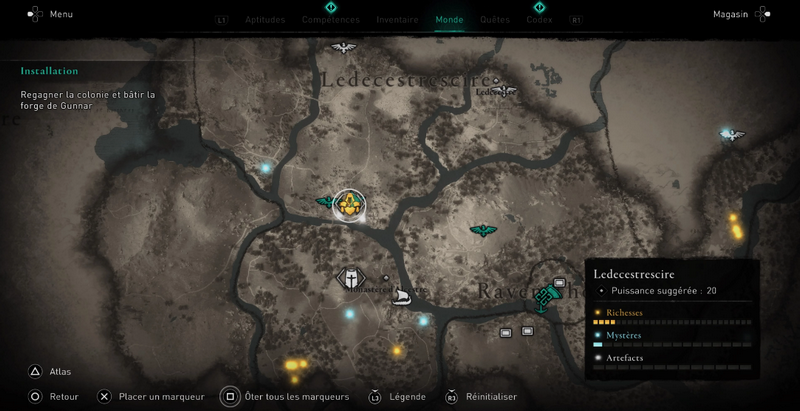This screenshot has width=800, height=411.
Task: Choose the teal Ravensthorpe settlement marker
Action: pos(547,294)
